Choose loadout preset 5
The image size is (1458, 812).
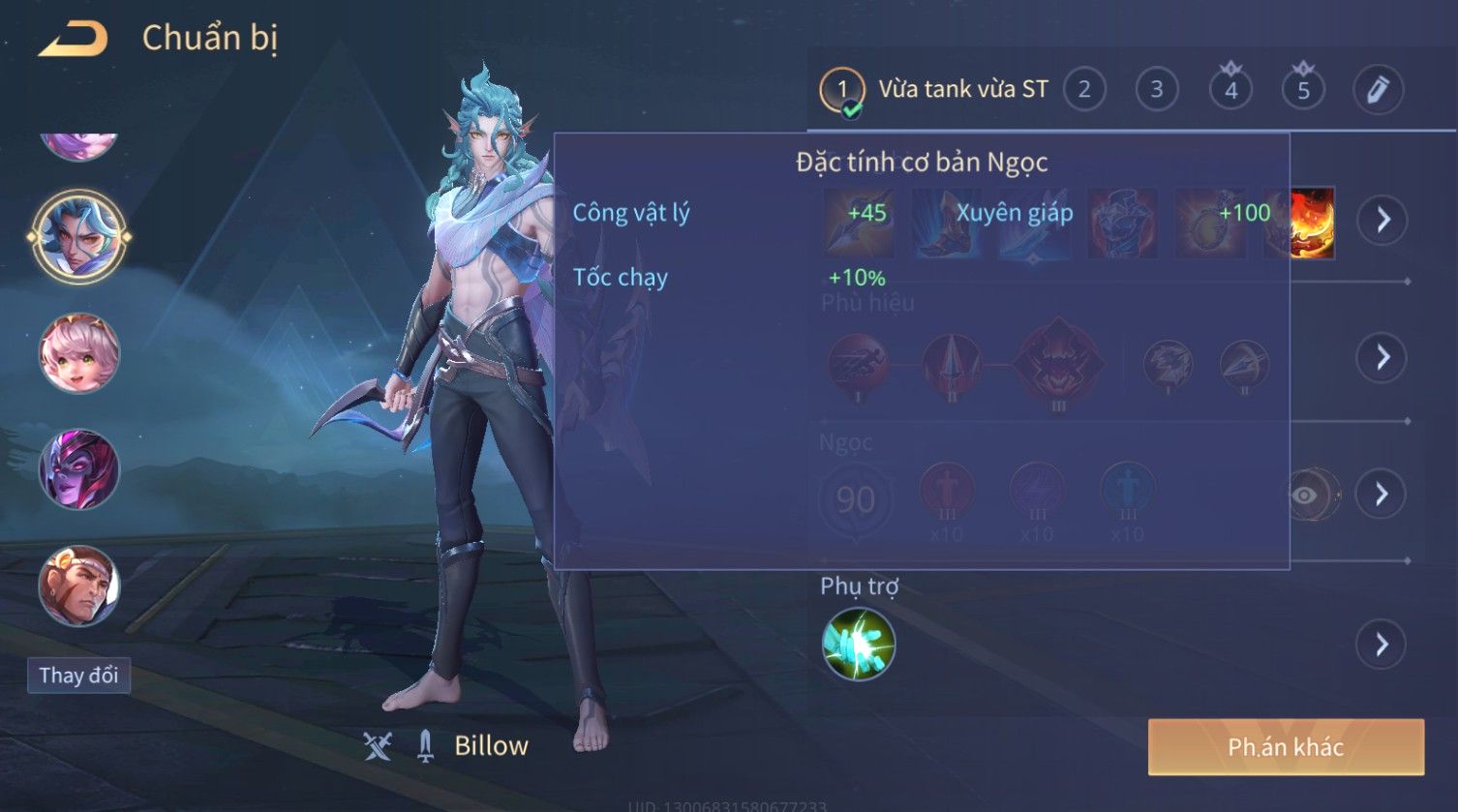click(1303, 90)
